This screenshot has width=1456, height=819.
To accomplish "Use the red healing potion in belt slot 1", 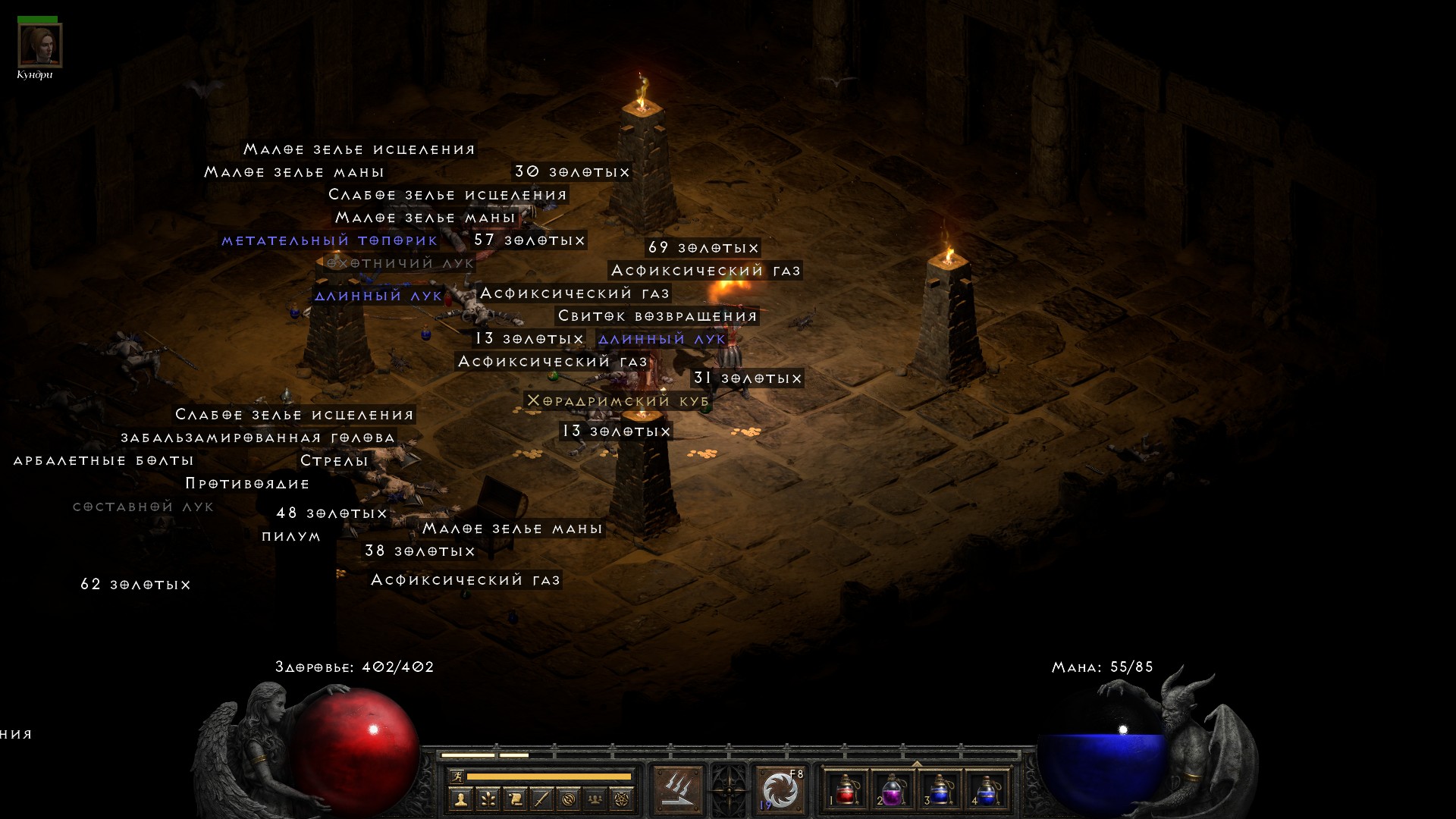I will pyautogui.click(x=846, y=789).
